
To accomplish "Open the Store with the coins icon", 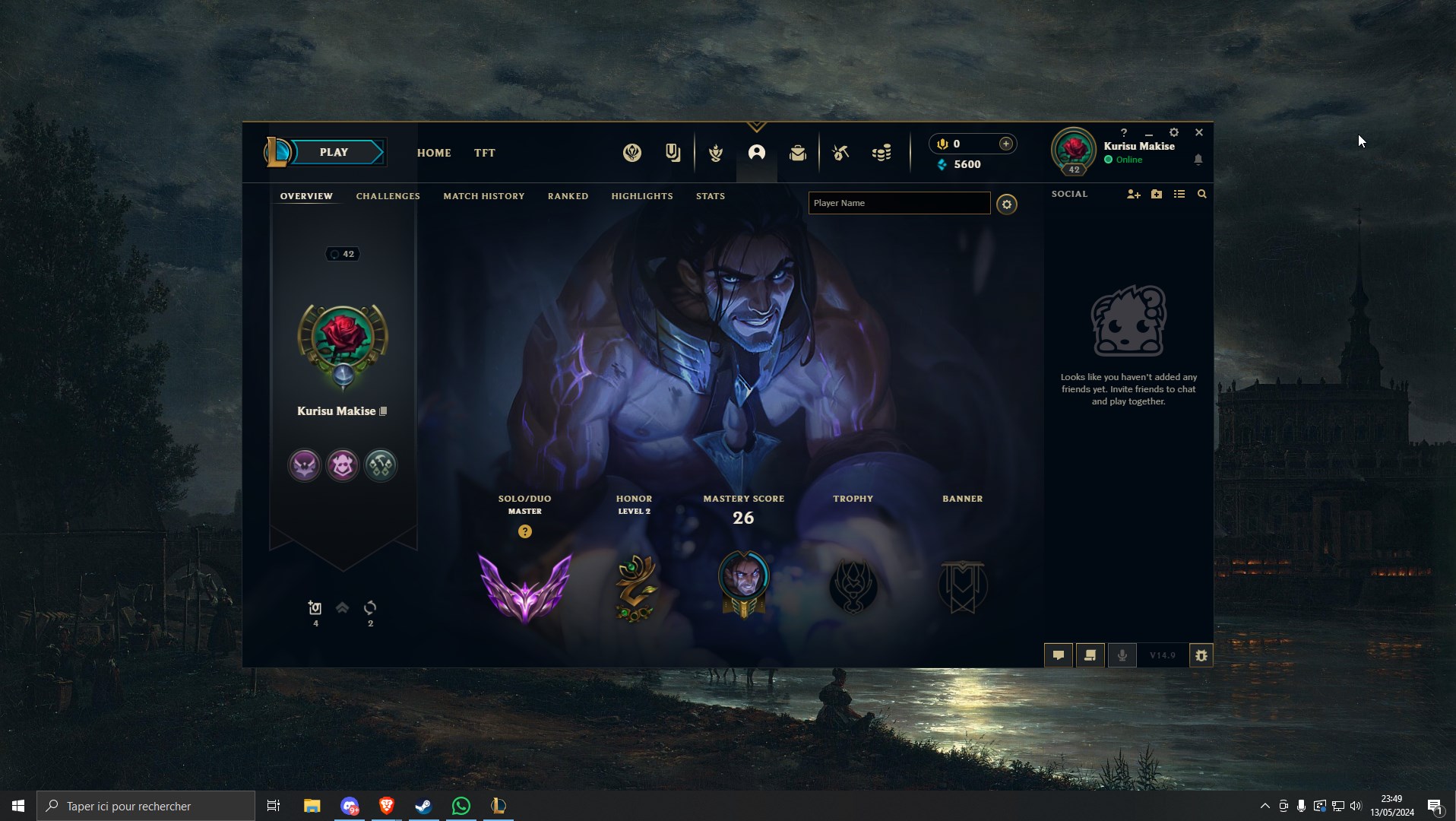I will [x=882, y=153].
